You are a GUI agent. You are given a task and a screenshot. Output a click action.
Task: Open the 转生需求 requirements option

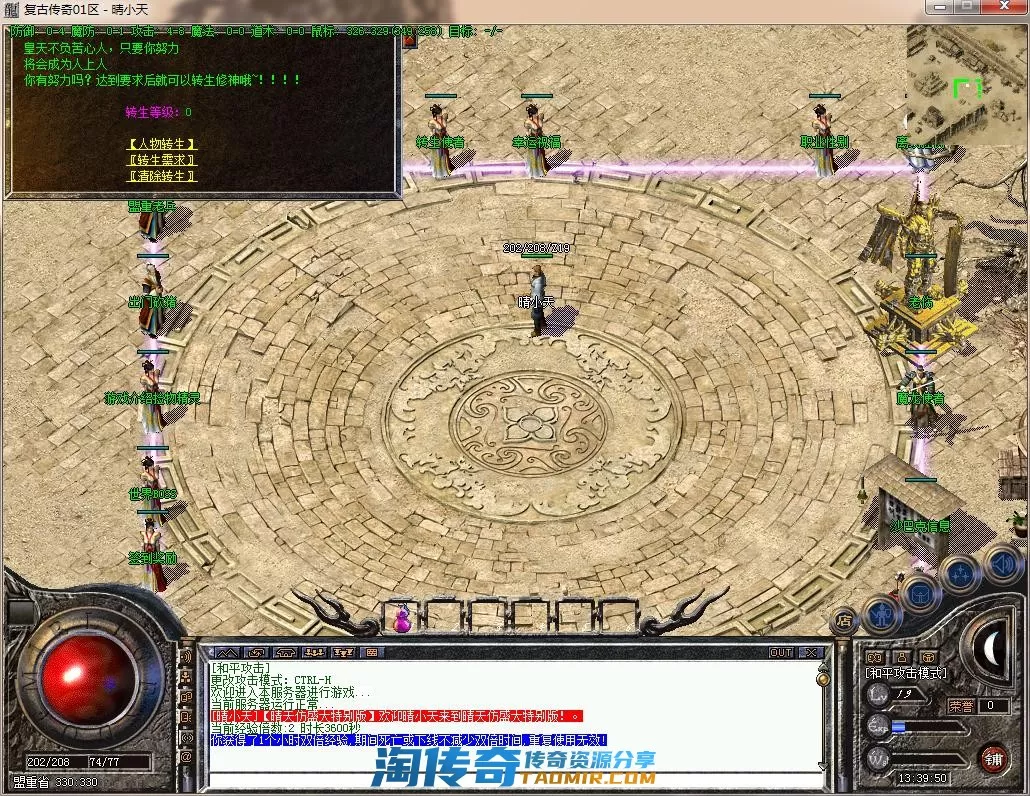point(161,160)
